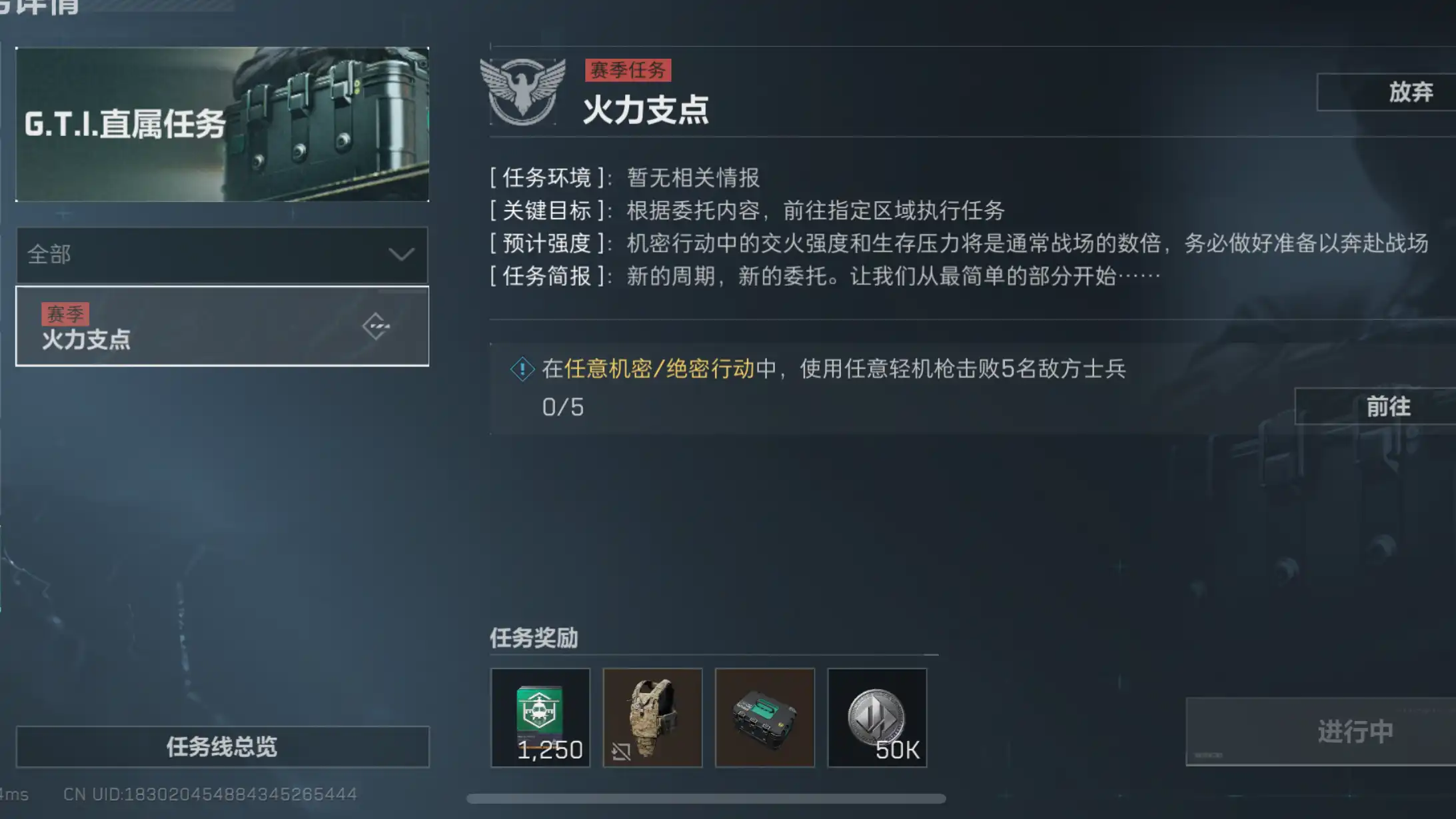The image size is (1456, 819).
Task: Open the 全部 filter dropdown
Action: point(222,255)
